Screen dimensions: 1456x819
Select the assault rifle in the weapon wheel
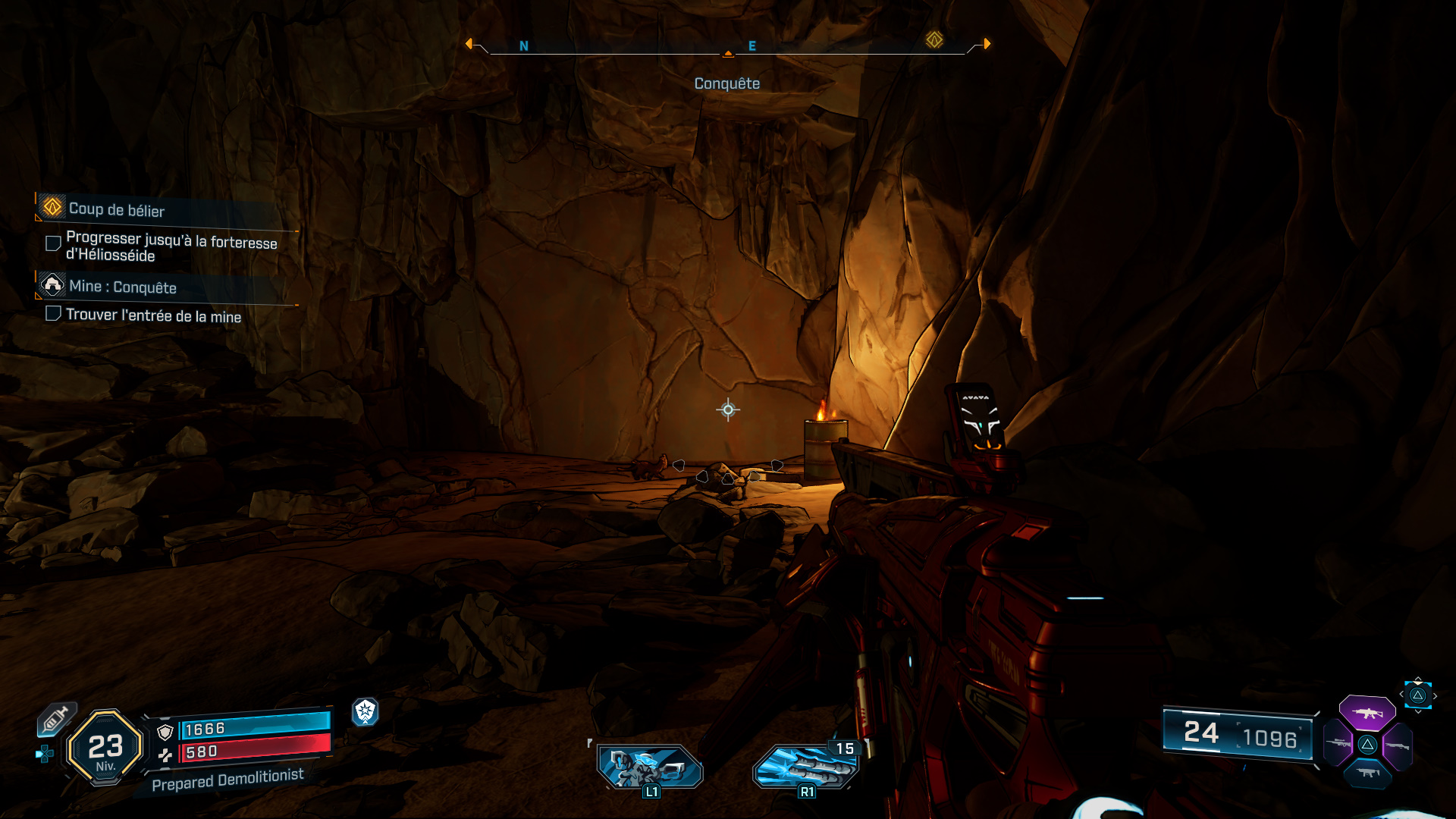tap(1369, 713)
